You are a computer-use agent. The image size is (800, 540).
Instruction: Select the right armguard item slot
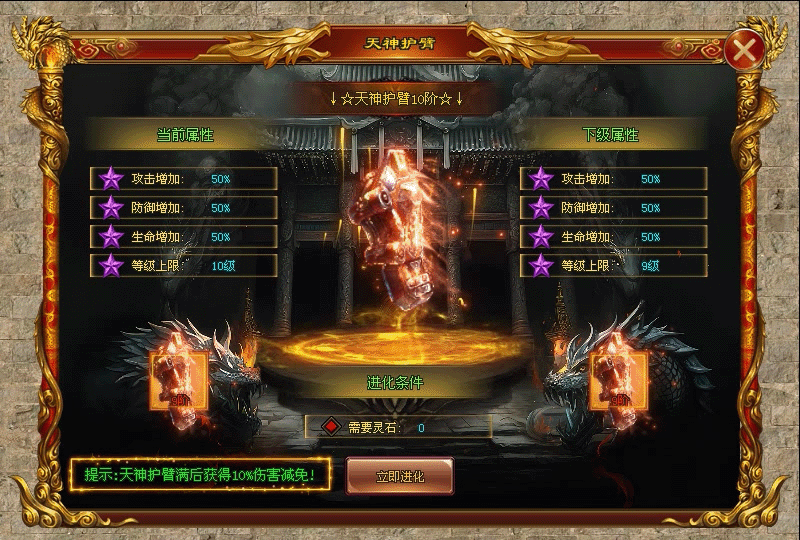616,381
